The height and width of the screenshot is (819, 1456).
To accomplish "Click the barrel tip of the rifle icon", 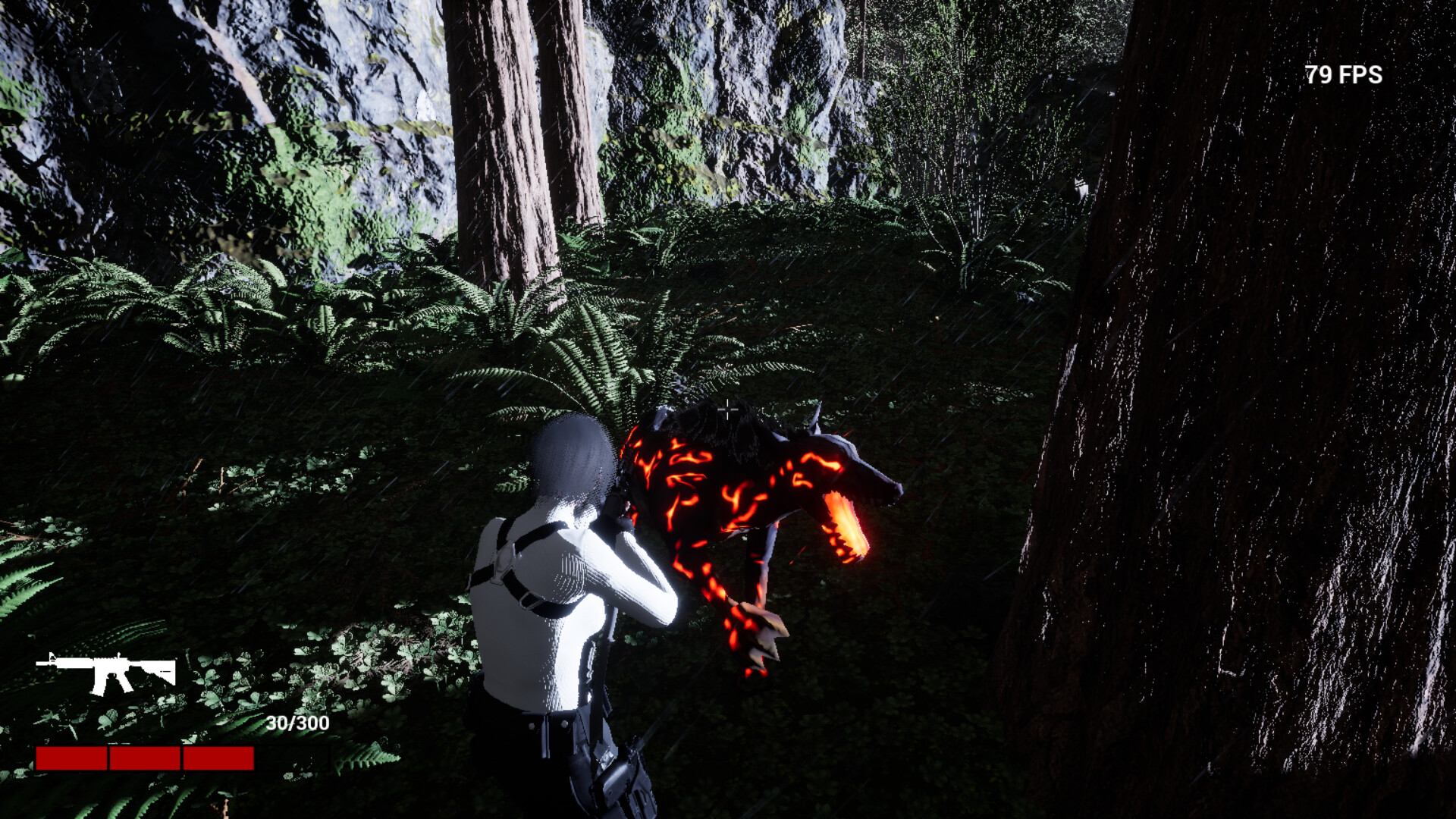I will (39, 663).
